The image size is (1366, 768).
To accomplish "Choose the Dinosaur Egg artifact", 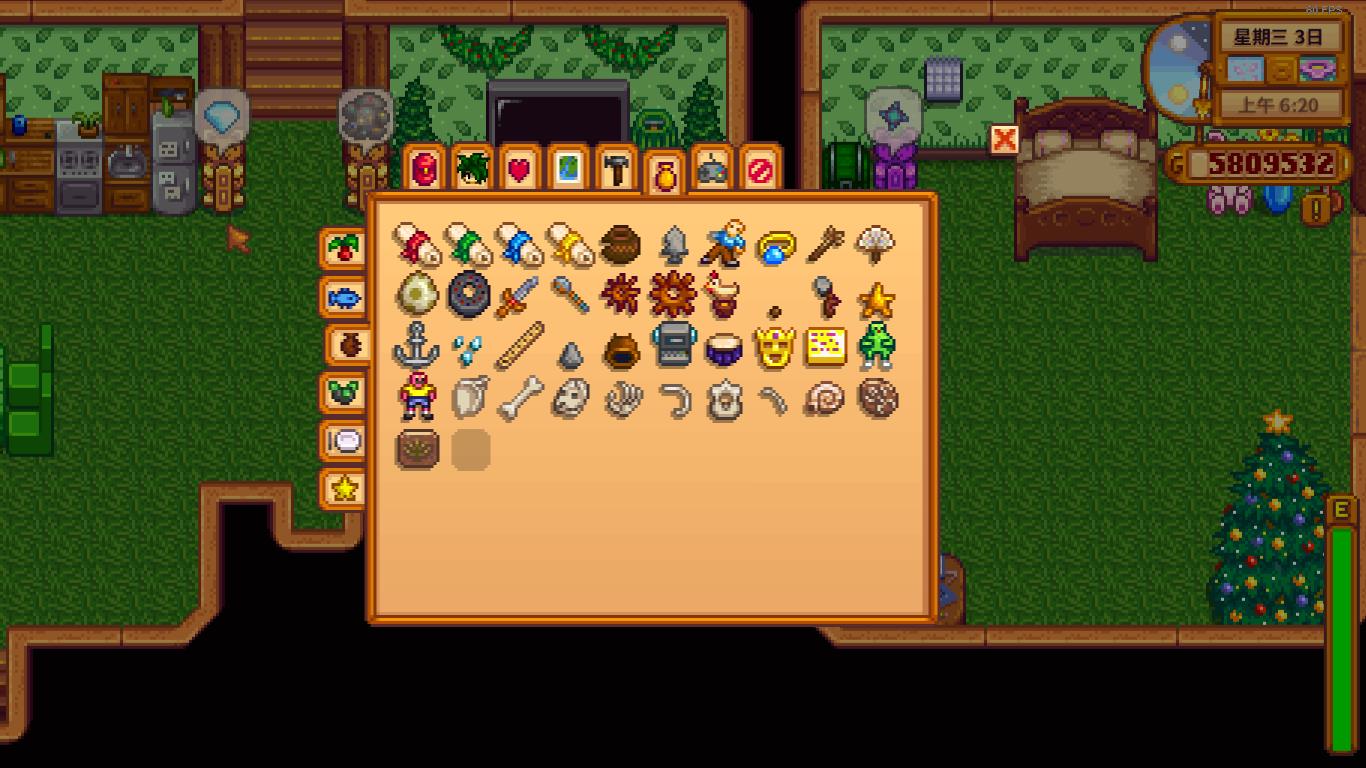I will pos(417,295).
